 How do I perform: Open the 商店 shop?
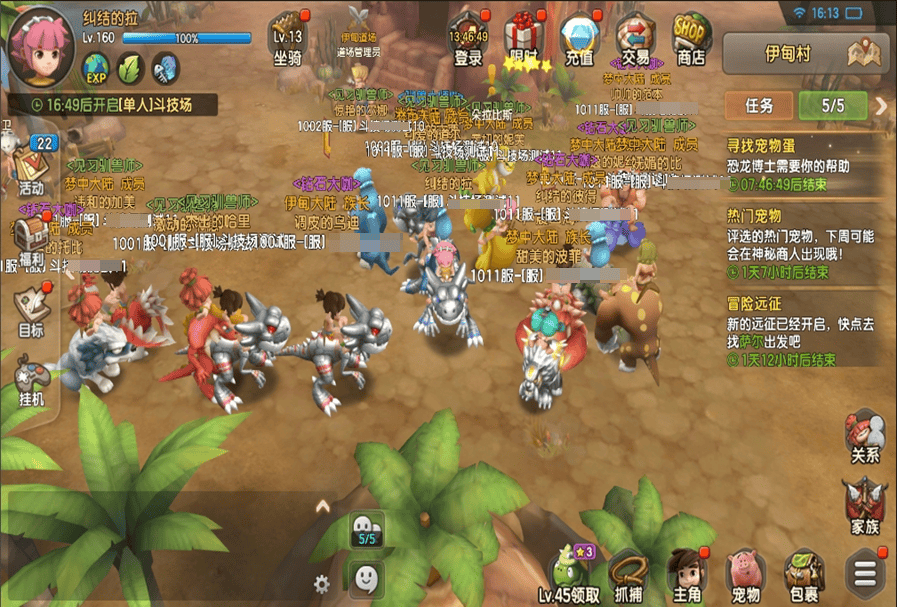coord(690,40)
